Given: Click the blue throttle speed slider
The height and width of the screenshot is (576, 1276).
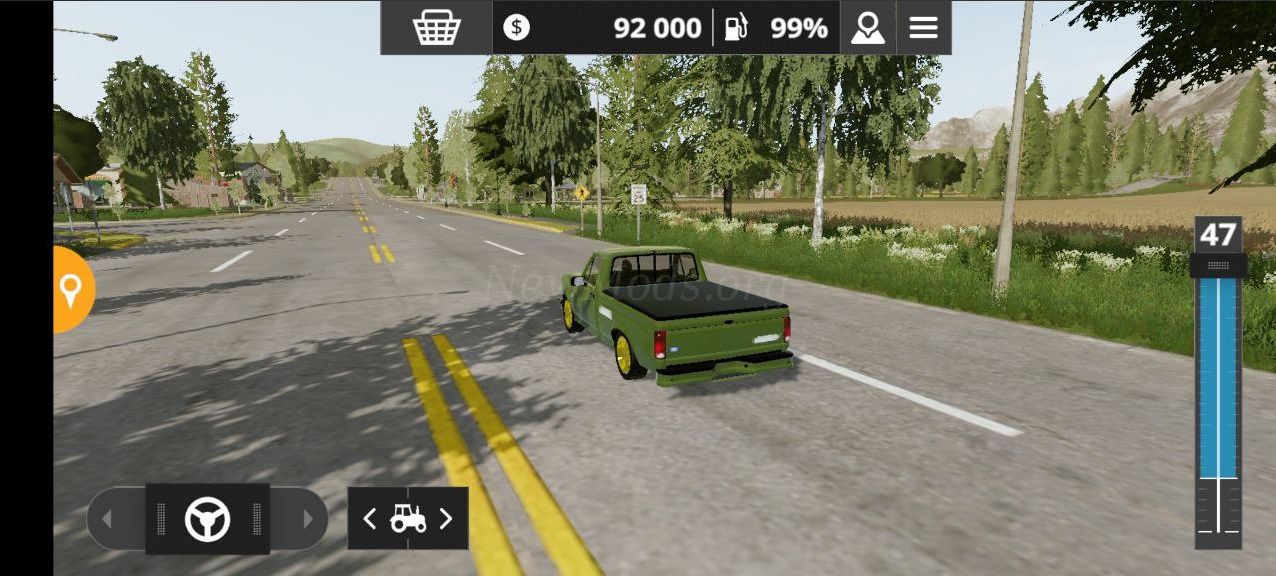Looking at the screenshot, I should click(1218, 378).
